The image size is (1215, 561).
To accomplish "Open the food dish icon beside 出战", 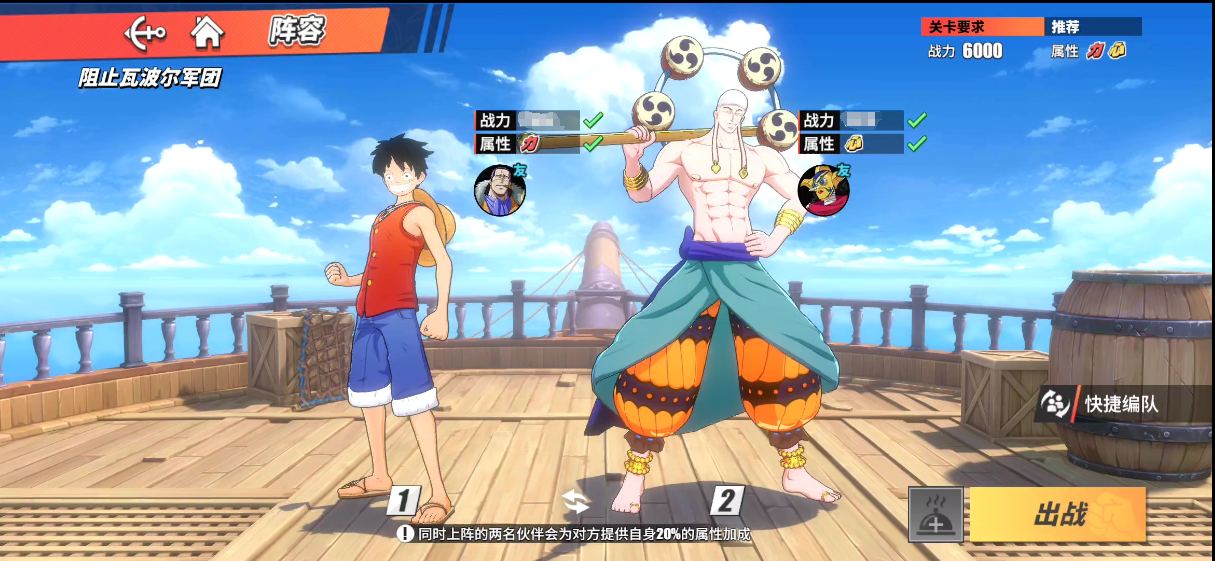I will (x=935, y=515).
